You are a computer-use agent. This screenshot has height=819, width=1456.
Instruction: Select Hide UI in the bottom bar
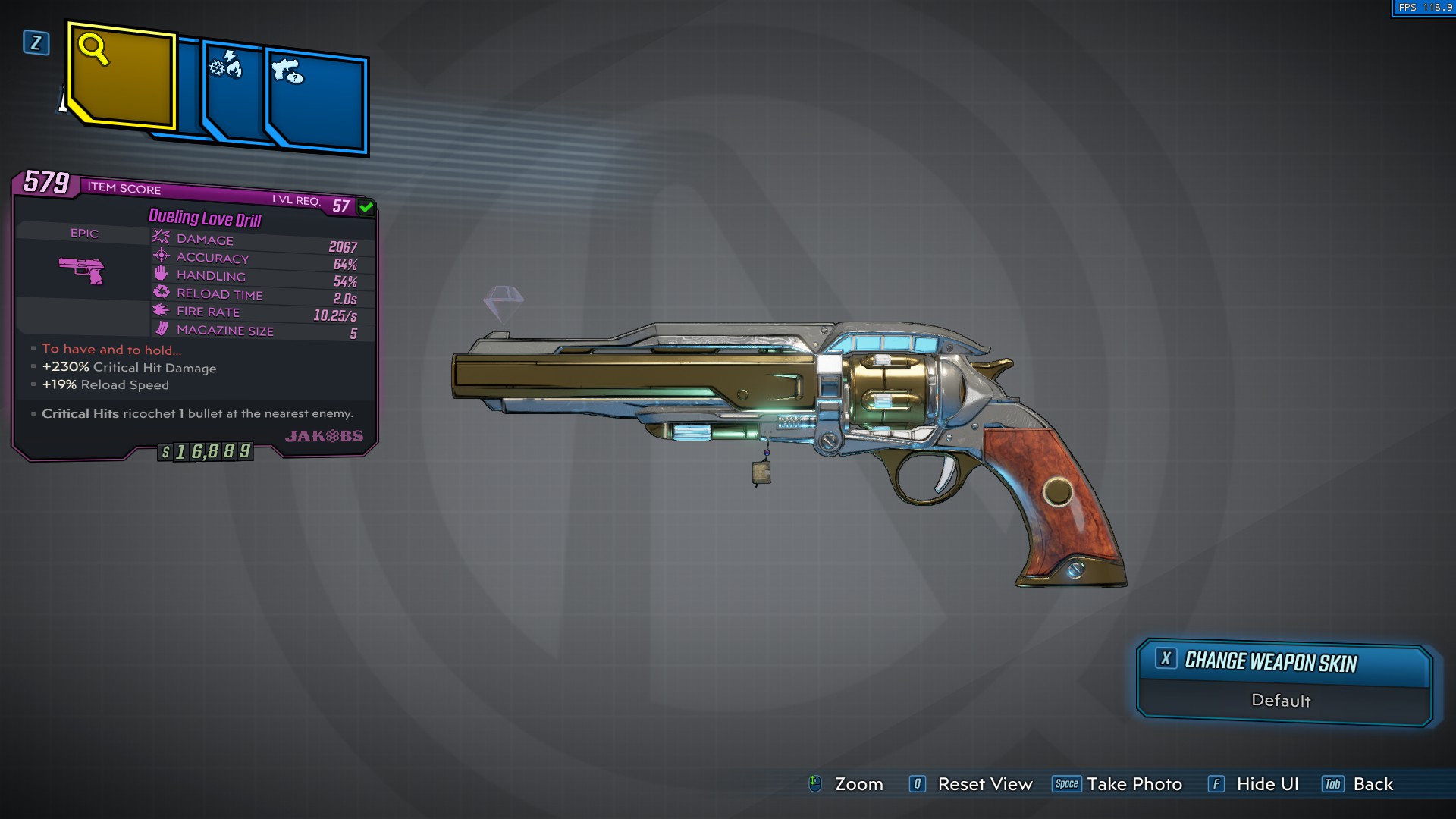click(x=1254, y=784)
